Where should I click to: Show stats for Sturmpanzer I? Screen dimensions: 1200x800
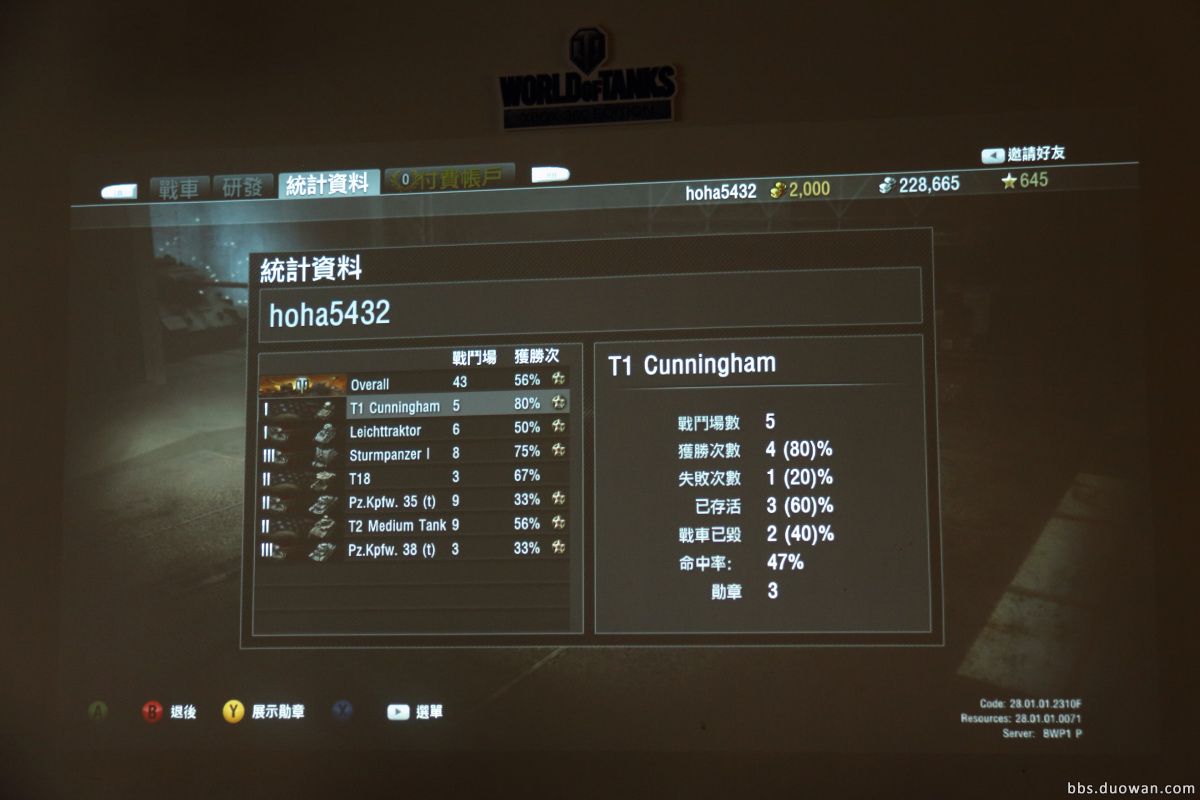(x=413, y=455)
